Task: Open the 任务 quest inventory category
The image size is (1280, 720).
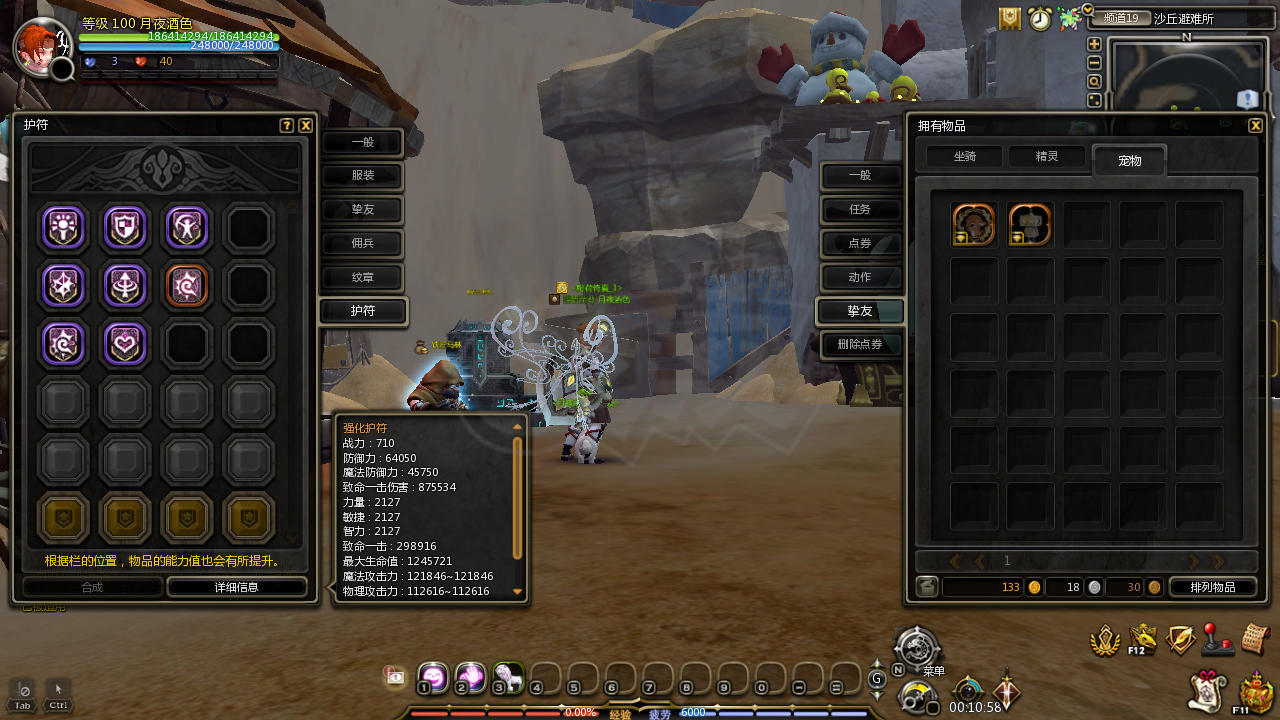Action: (x=860, y=209)
